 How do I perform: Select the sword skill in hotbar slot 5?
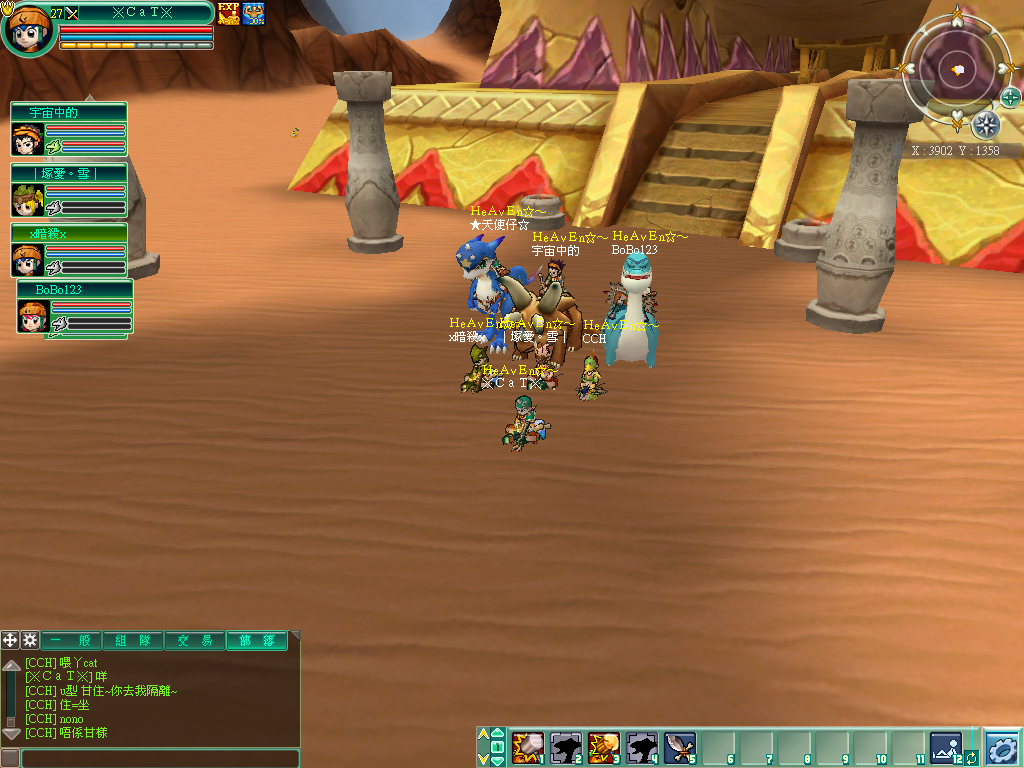tap(680, 747)
